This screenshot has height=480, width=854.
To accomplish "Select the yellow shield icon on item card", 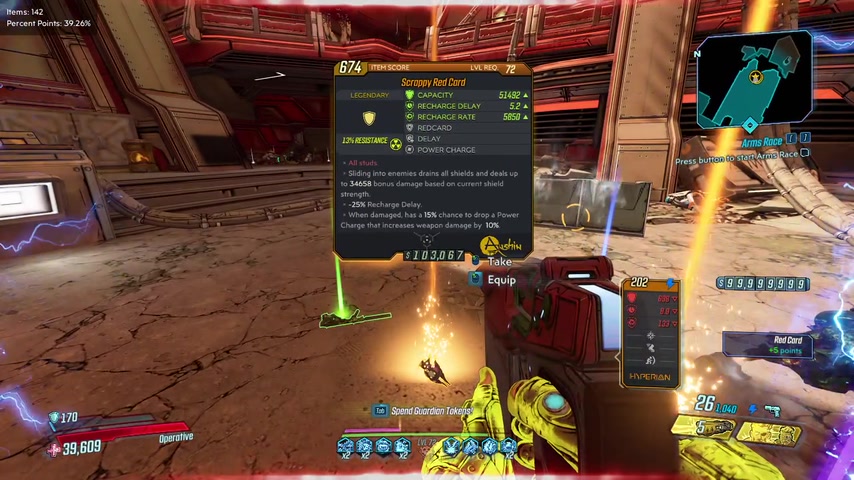I will [x=369, y=119].
